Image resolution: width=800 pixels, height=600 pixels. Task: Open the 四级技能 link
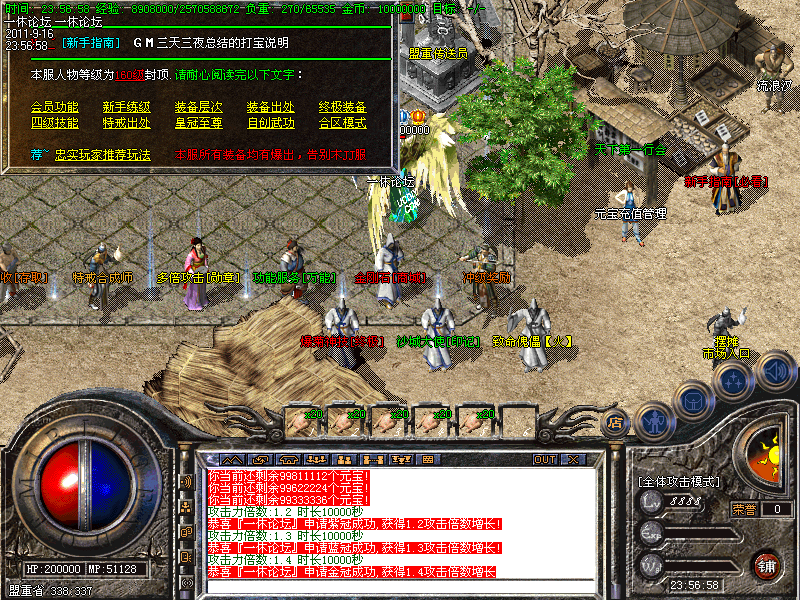pos(54,123)
